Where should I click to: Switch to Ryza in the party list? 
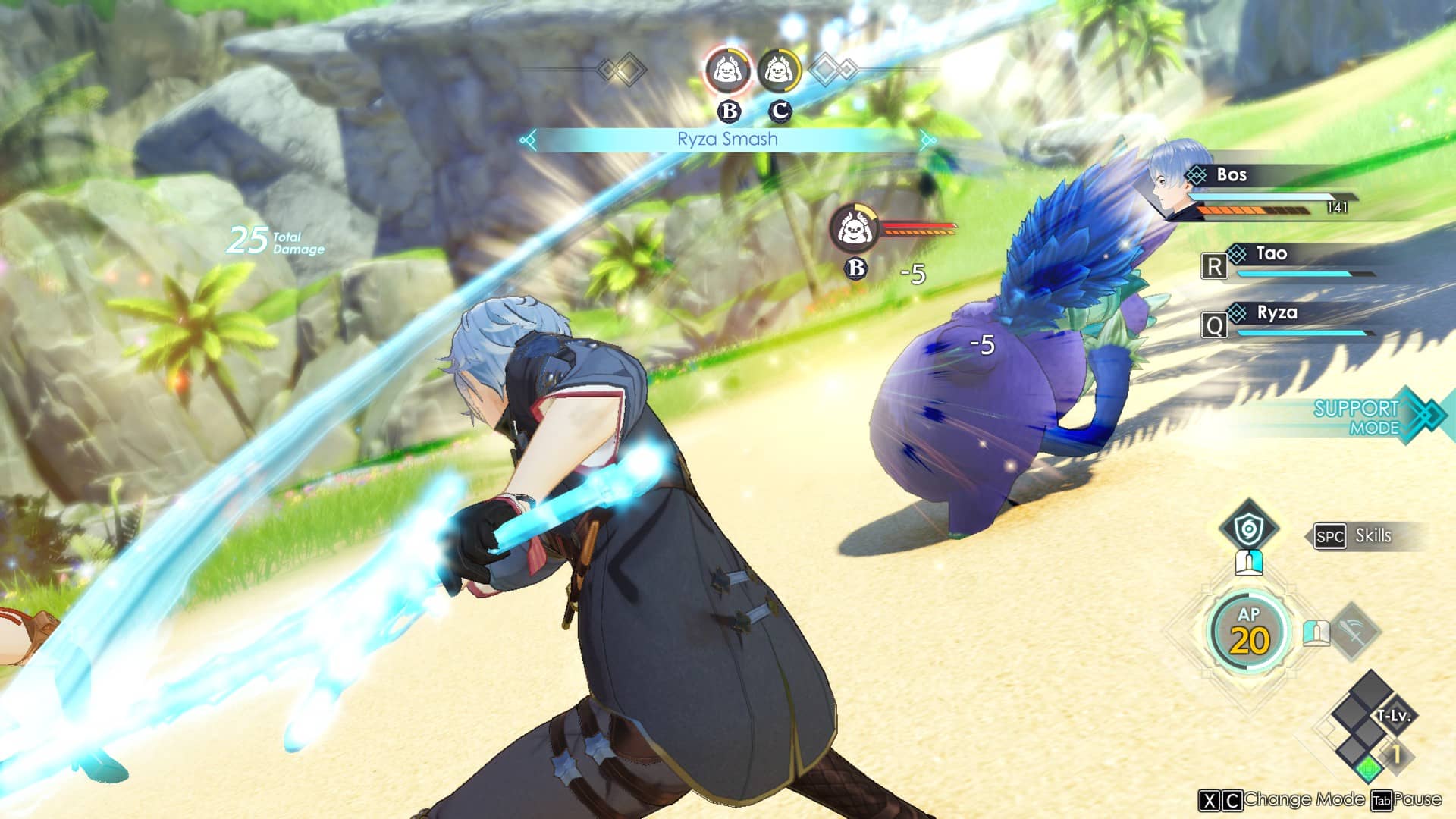click(1276, 313)
